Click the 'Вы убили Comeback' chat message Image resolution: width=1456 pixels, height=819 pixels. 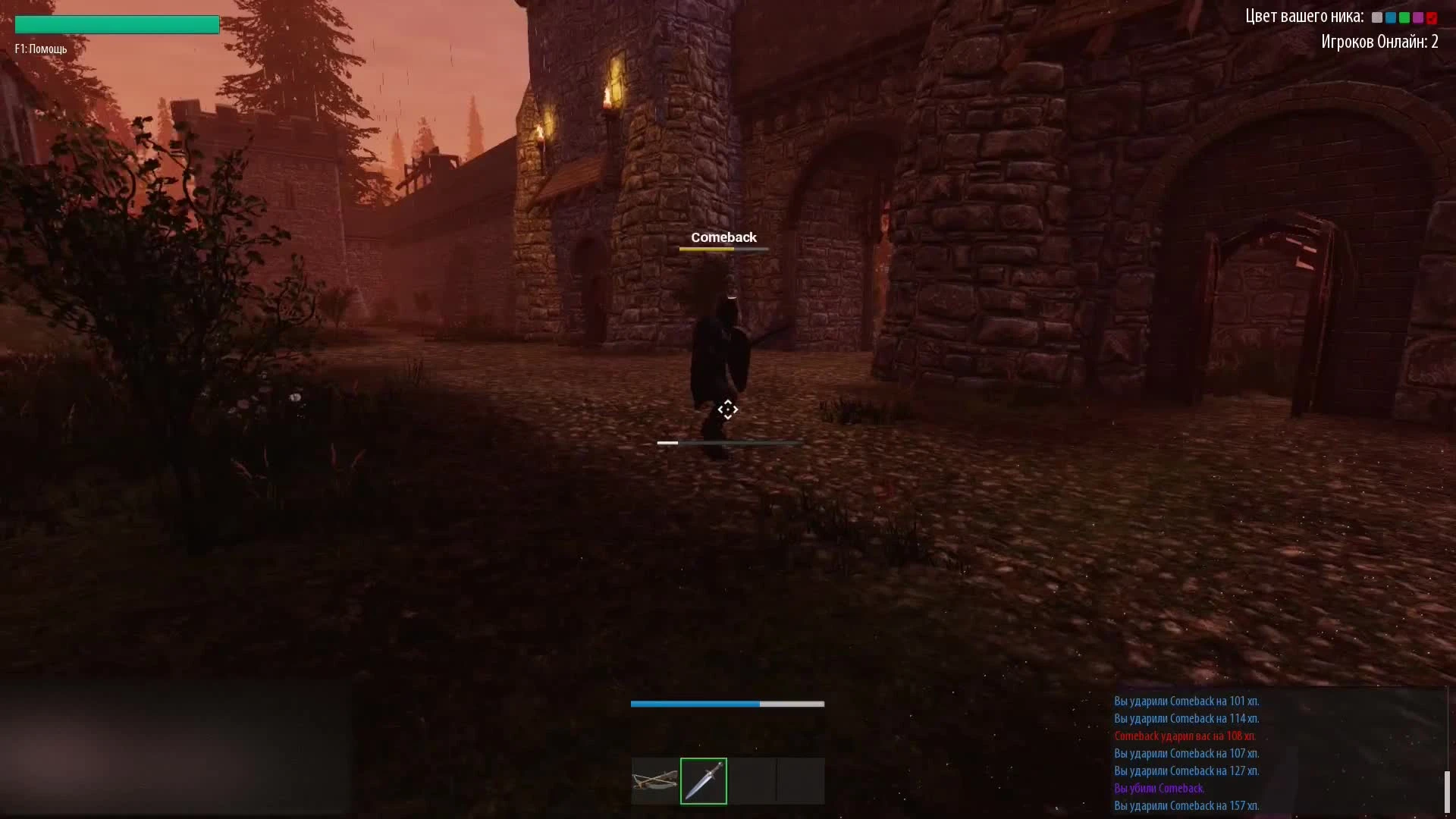pos(1159,789)
